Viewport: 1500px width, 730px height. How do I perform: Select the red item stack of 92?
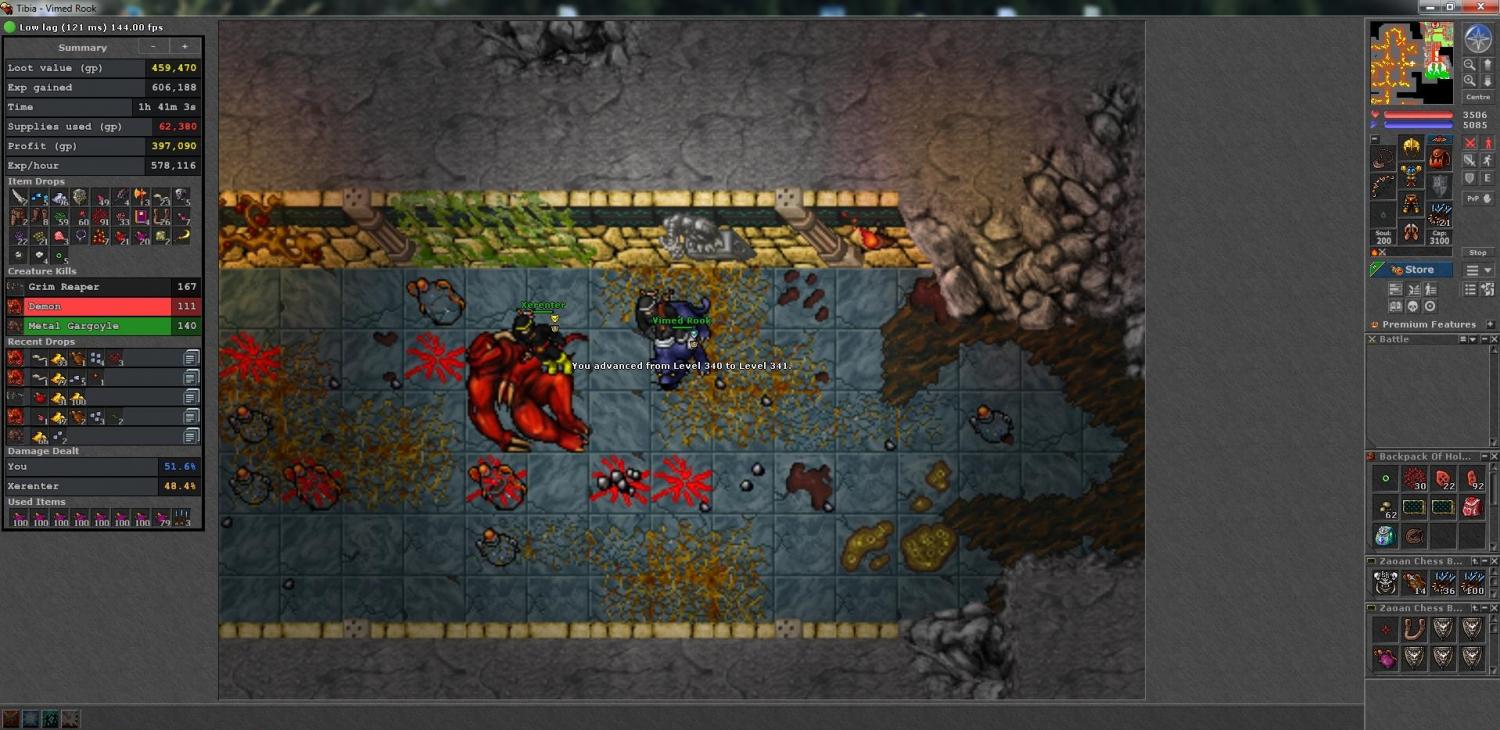[1472, 479]
